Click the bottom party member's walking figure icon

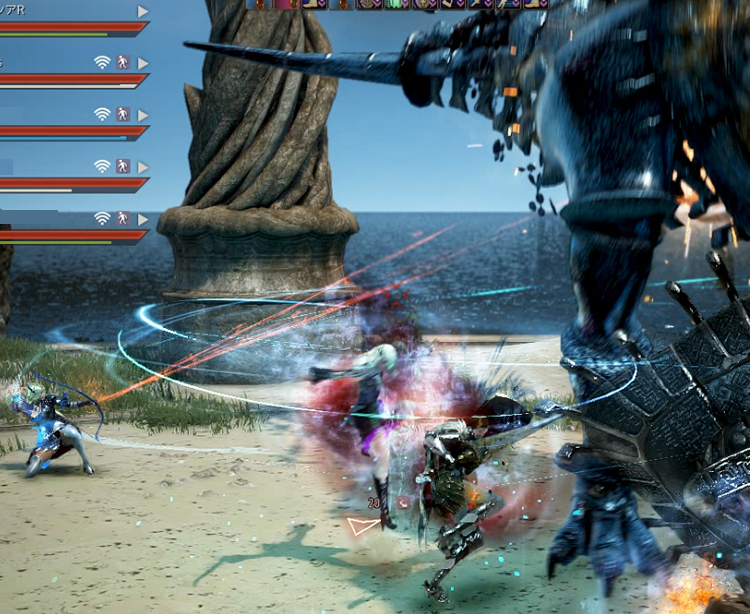123,218
